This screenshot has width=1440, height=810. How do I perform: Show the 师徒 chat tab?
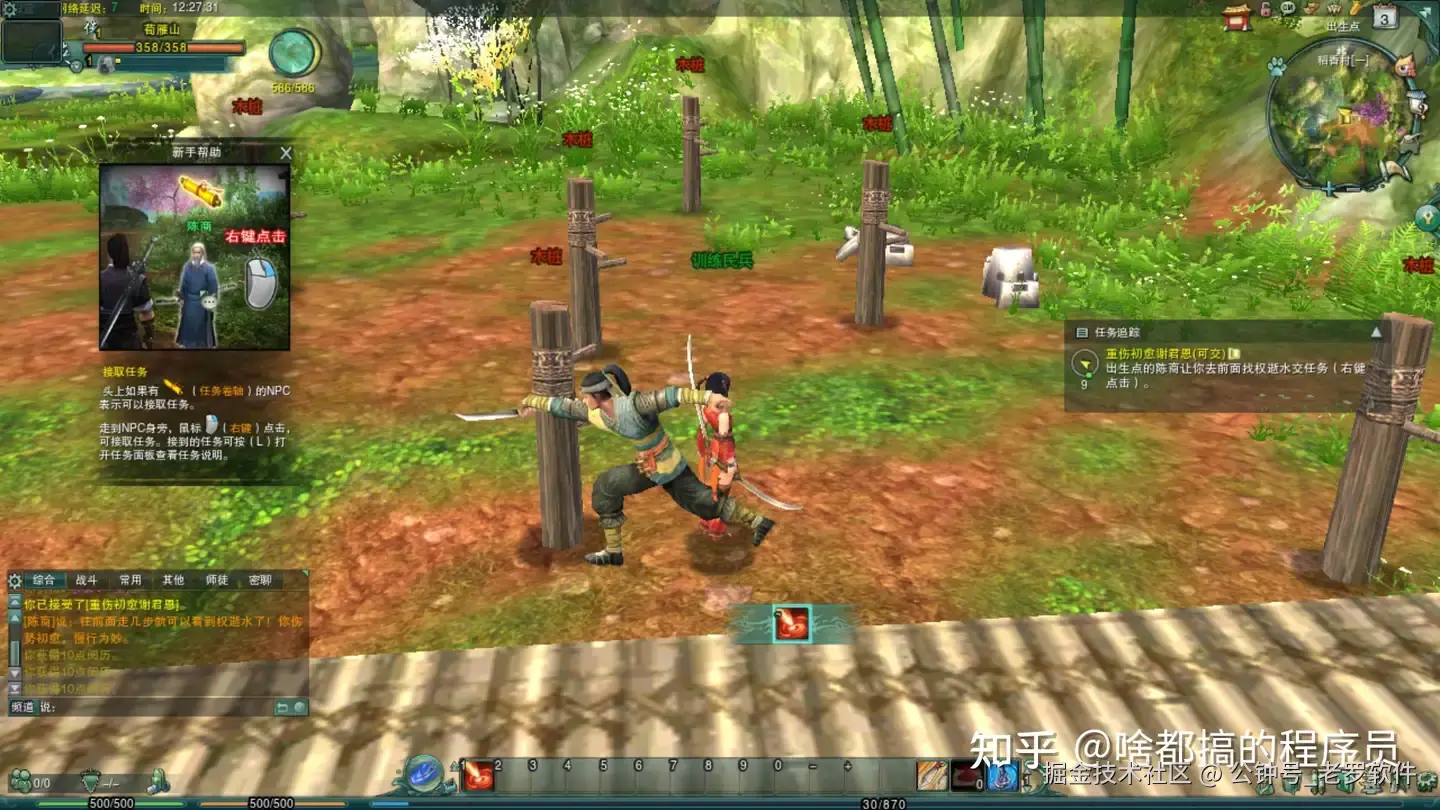click(x=216, y=580)
